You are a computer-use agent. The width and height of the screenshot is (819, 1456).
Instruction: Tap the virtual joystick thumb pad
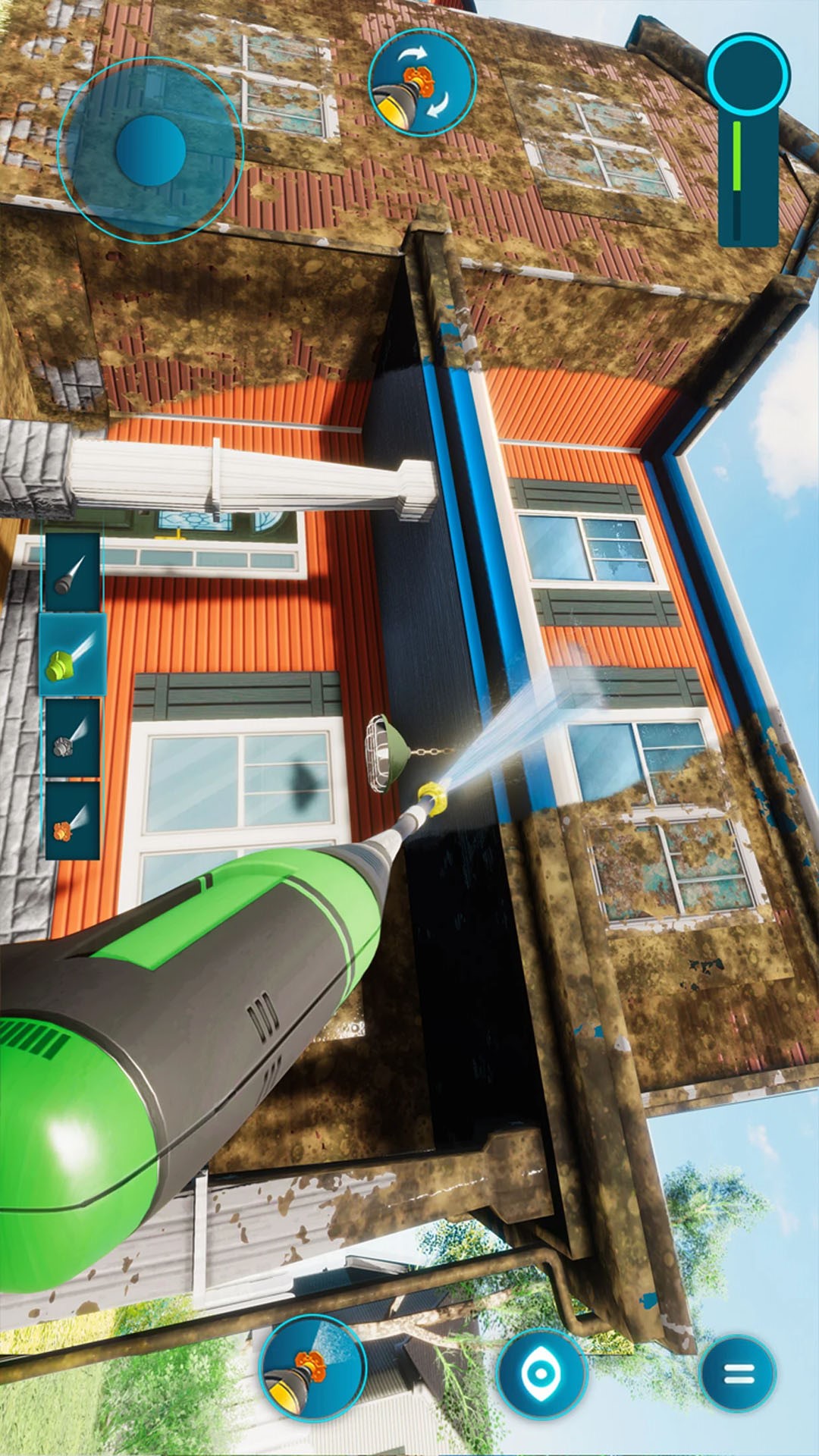click(151, 151)
